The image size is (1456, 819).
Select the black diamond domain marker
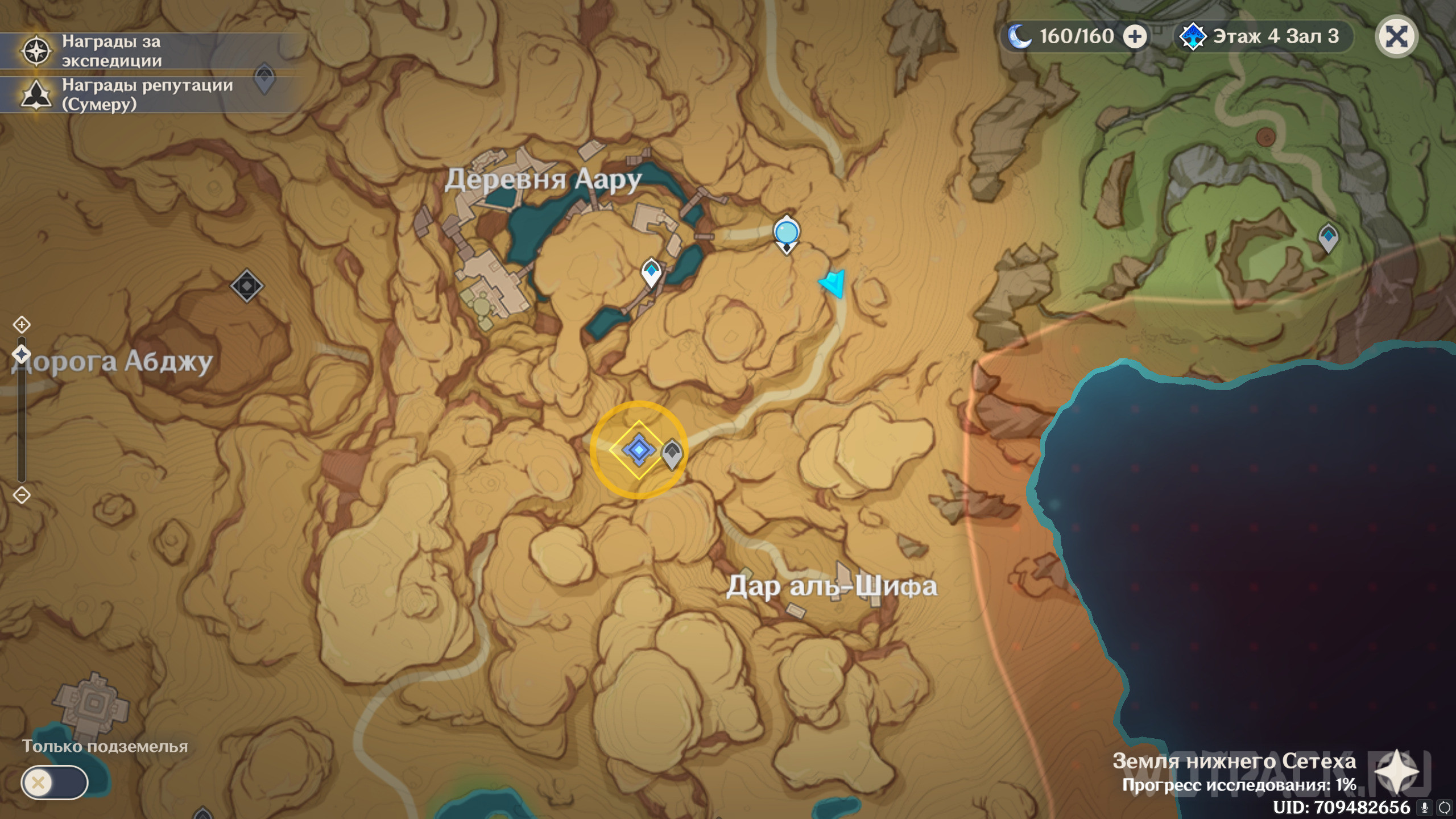(x=247, y=286)
